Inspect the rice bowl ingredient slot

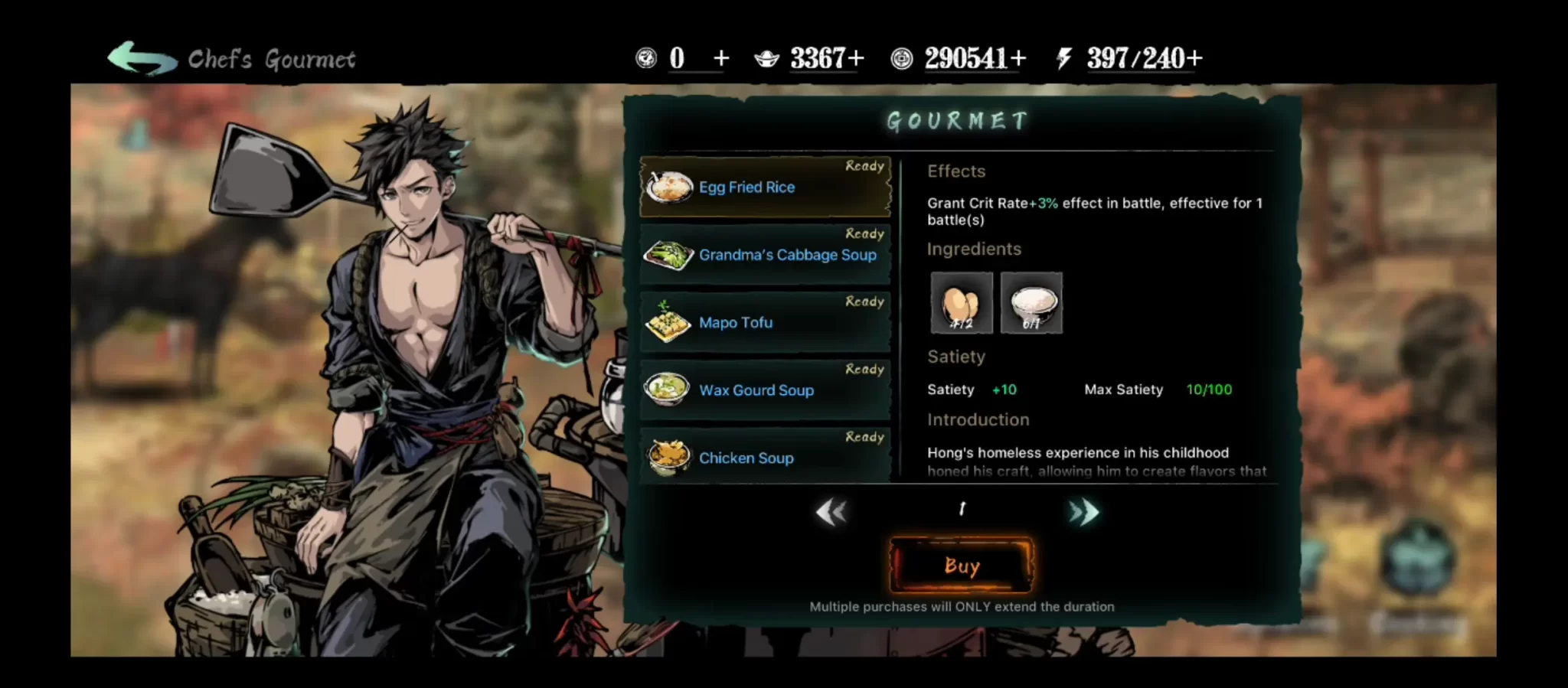tap(1031, 303)
